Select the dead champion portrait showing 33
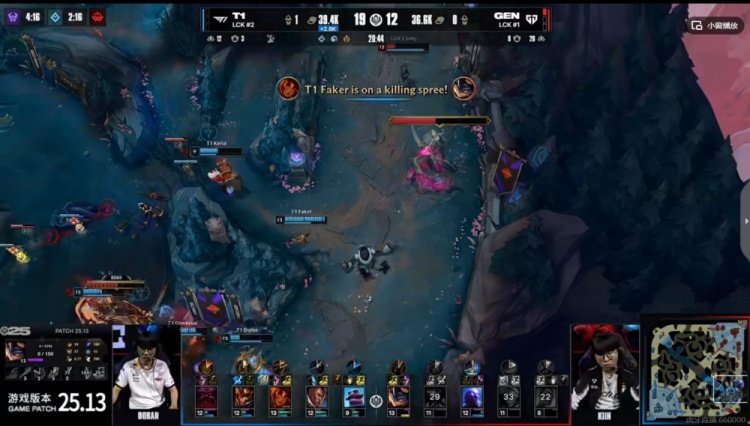The image size is (750, 426). point(509,397)
